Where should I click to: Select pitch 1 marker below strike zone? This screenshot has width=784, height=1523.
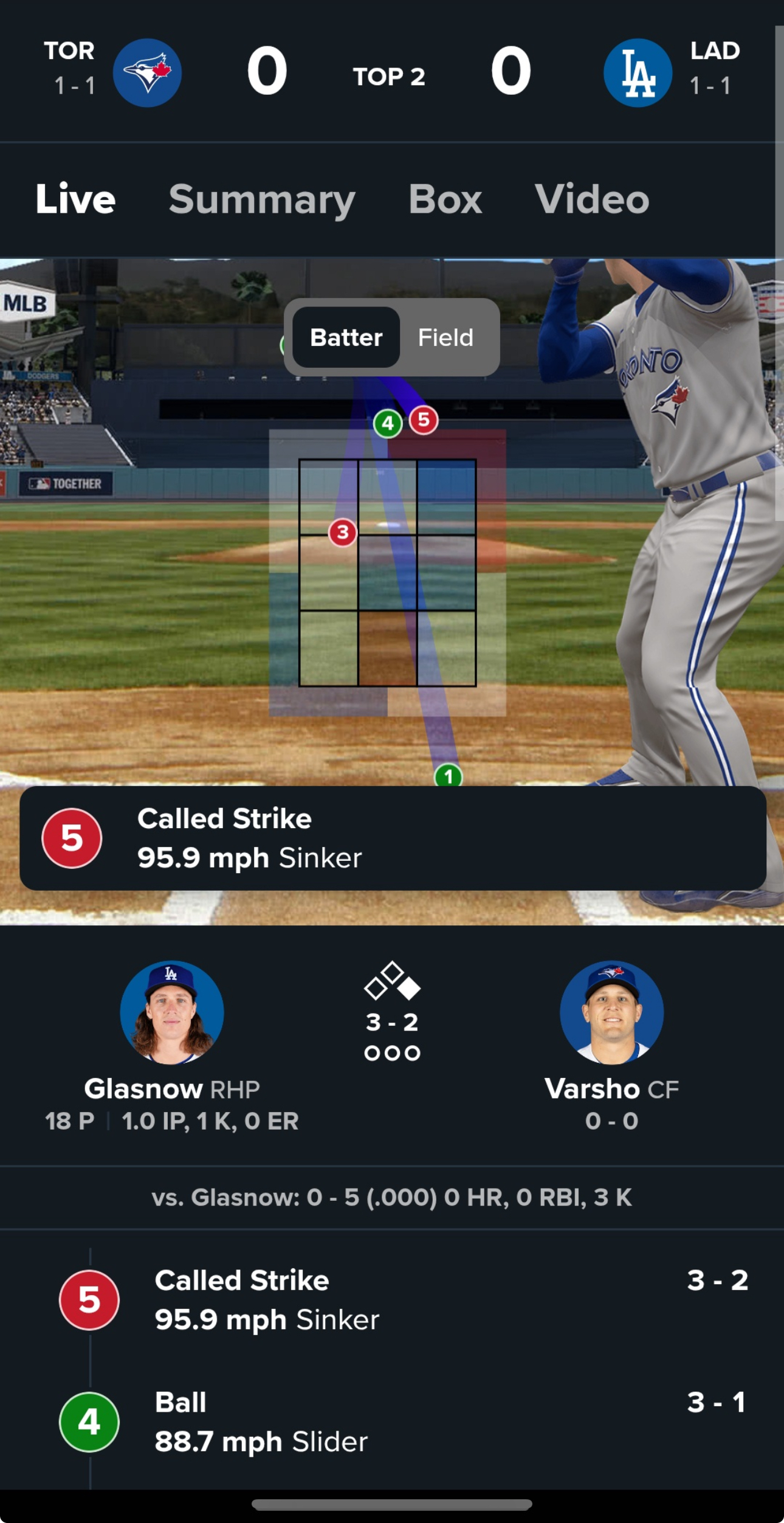[x=449, y=776]
